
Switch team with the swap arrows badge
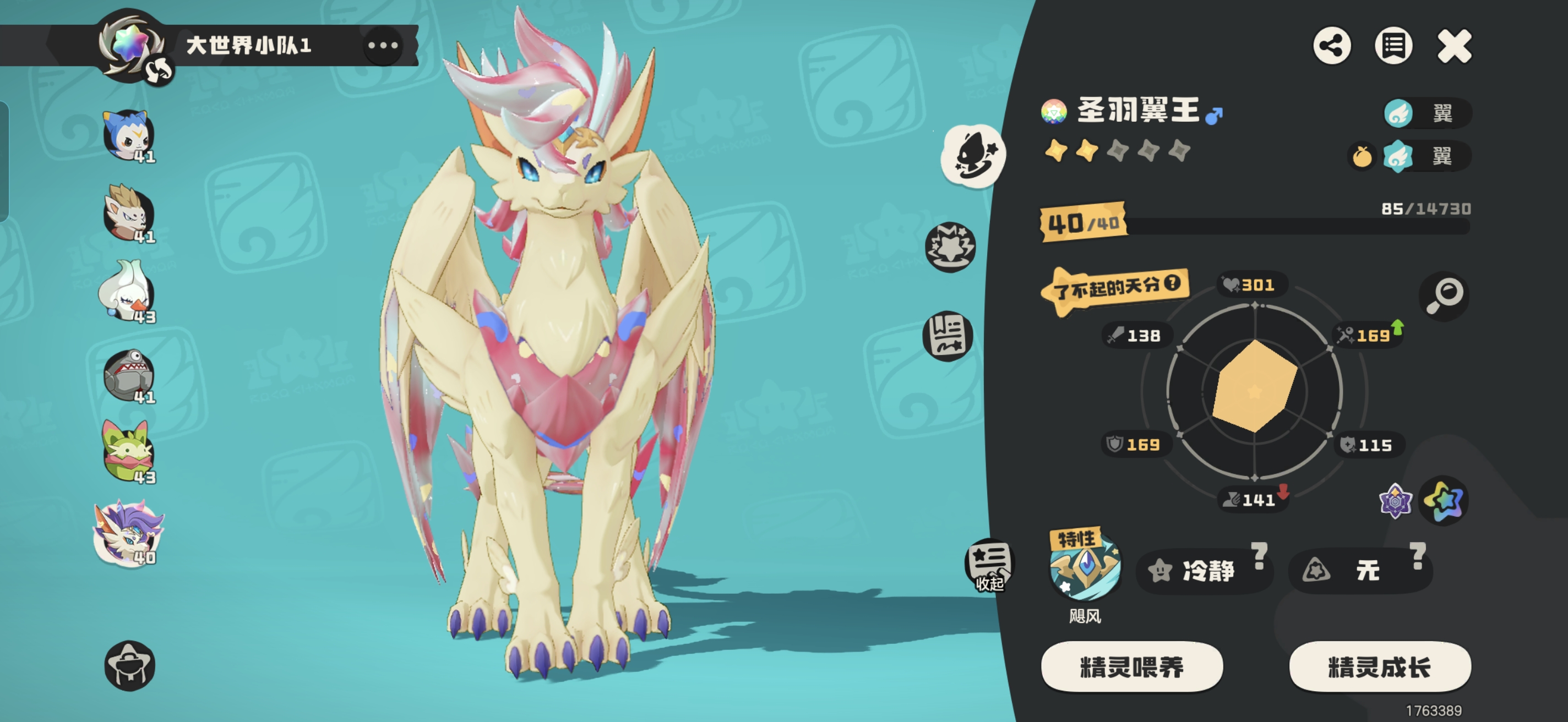point(158,72)
